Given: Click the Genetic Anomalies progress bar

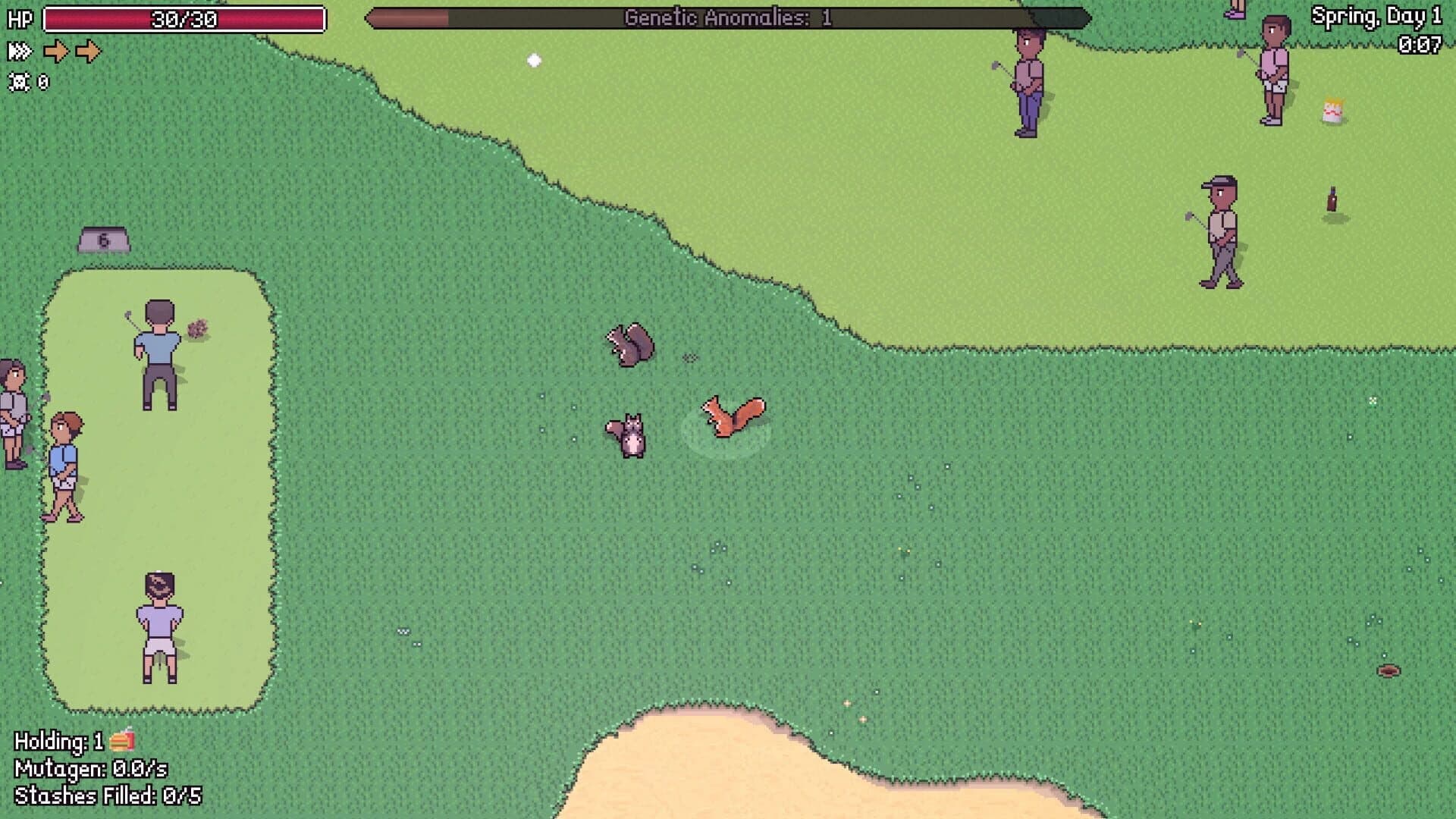Looking at the screenshot, I should pyautogui.click(x=728, y=17).
